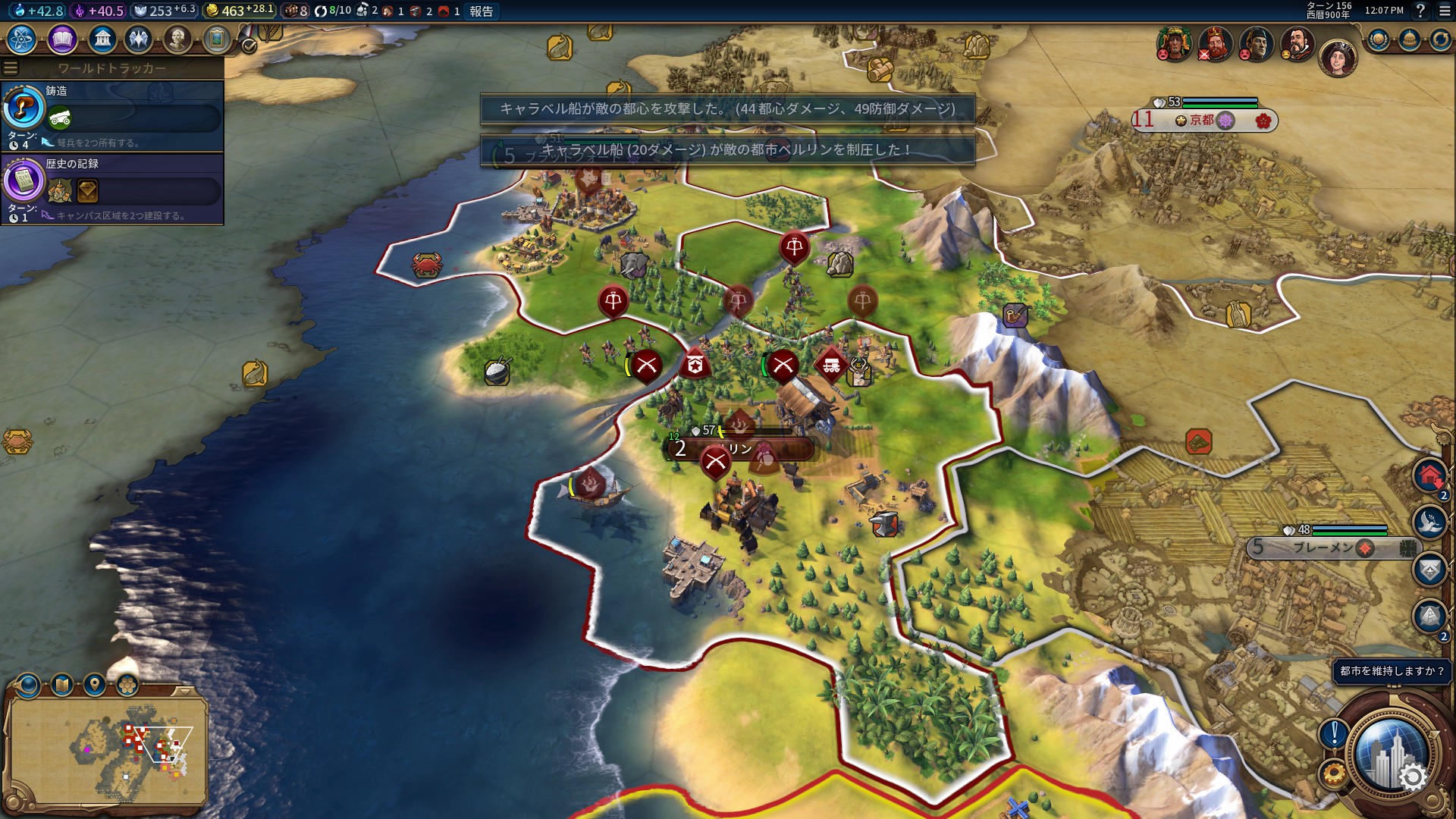
Task: Open the trade overview arrows icon
Action: coord(1439,39)
